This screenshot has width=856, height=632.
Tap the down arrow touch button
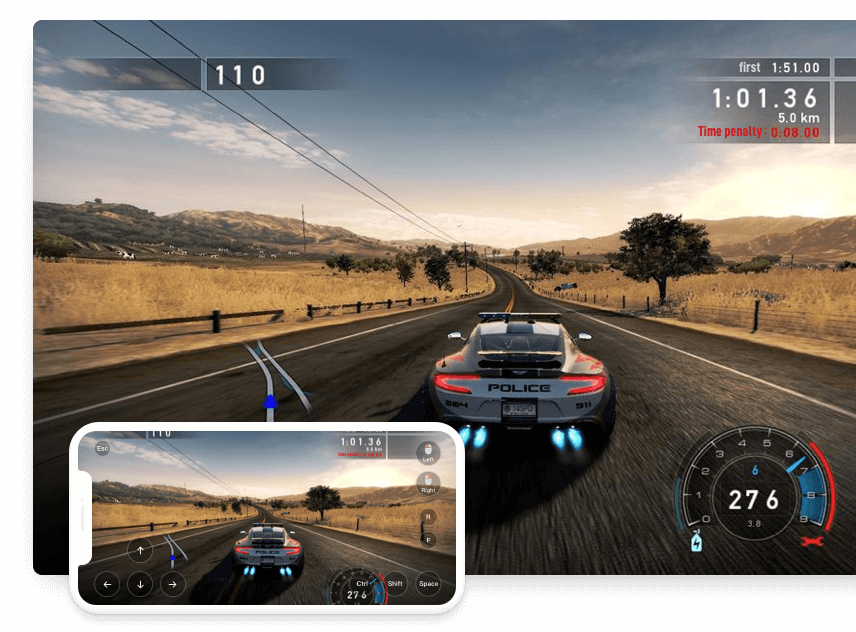coord(140,584)
